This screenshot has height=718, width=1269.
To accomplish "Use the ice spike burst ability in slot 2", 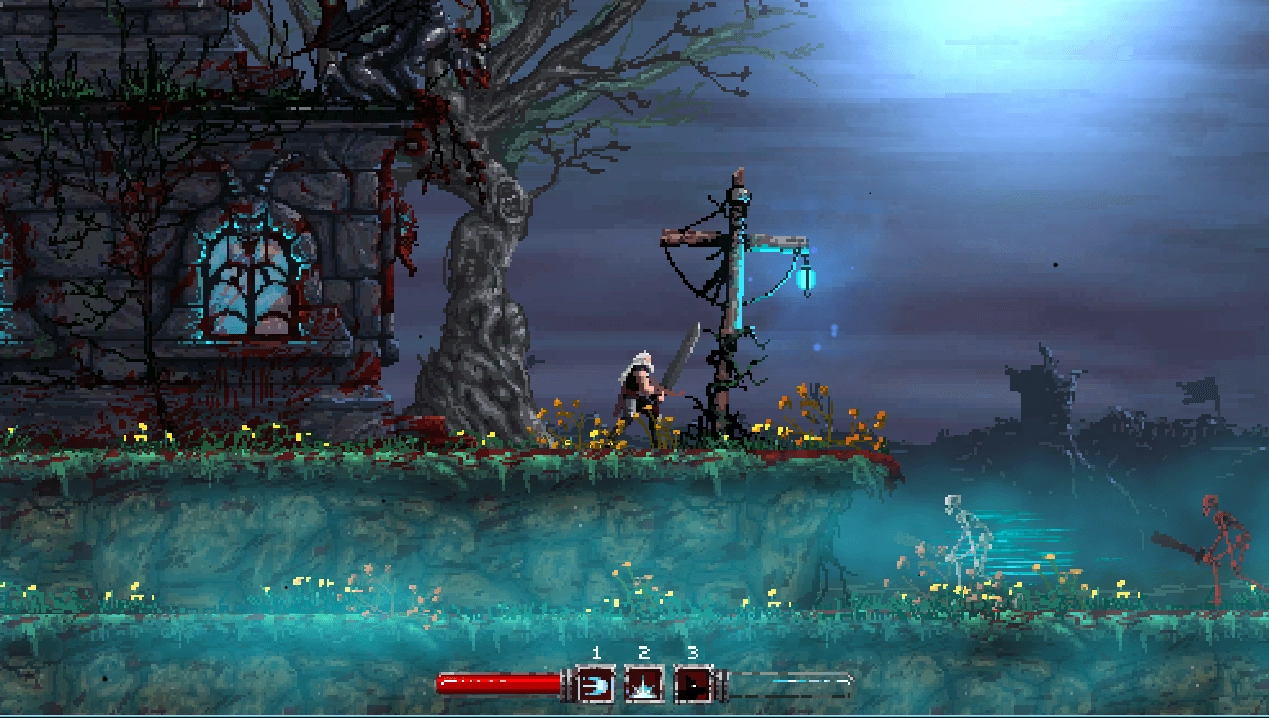I will click(643, 685).
